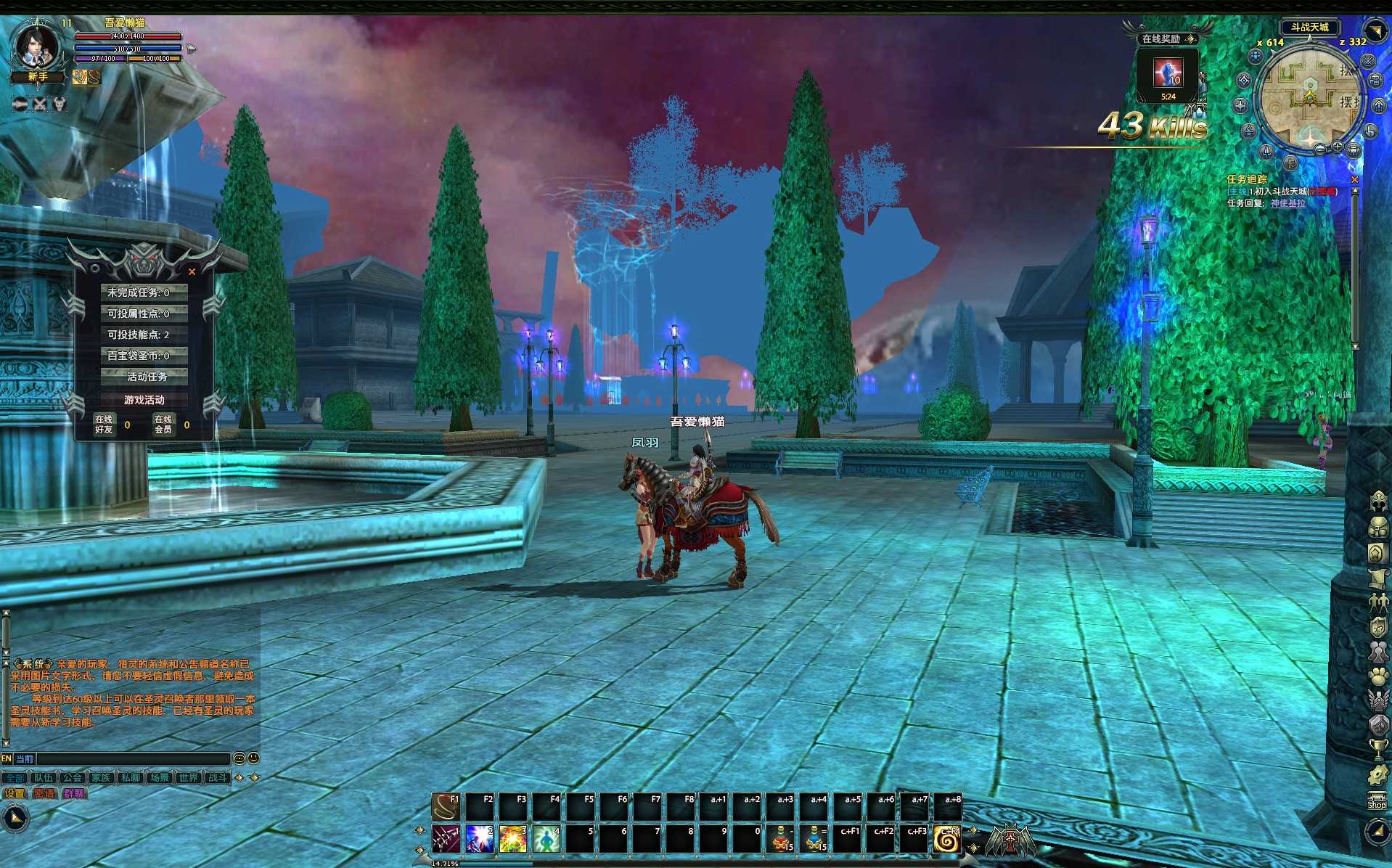Open the 设置 chat settings button
The width and height of the screenshot is (1392, 868).
pyautogui.click(x=15, y=793)
